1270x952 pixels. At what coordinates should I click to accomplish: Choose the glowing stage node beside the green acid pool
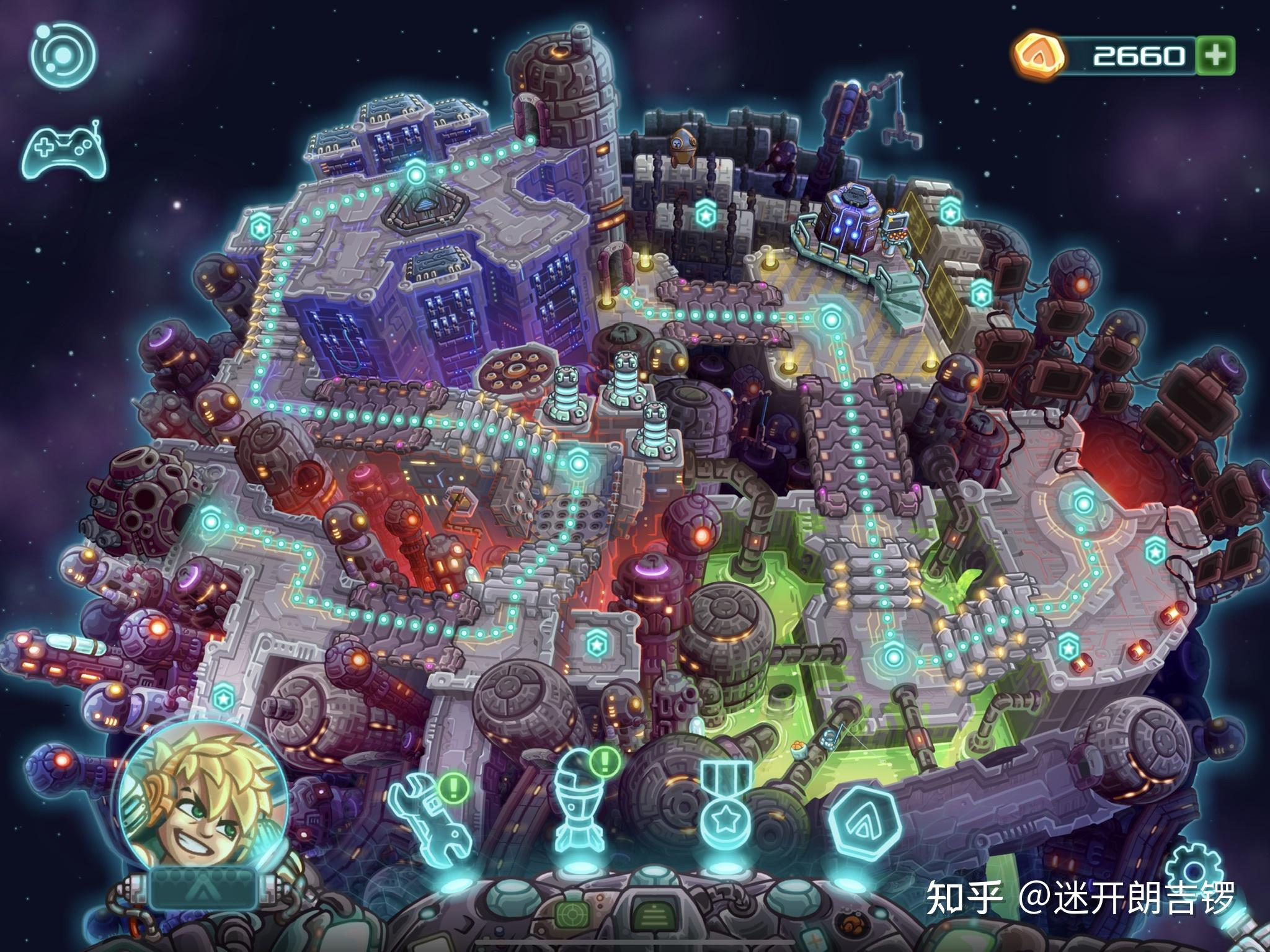(892, 656)
